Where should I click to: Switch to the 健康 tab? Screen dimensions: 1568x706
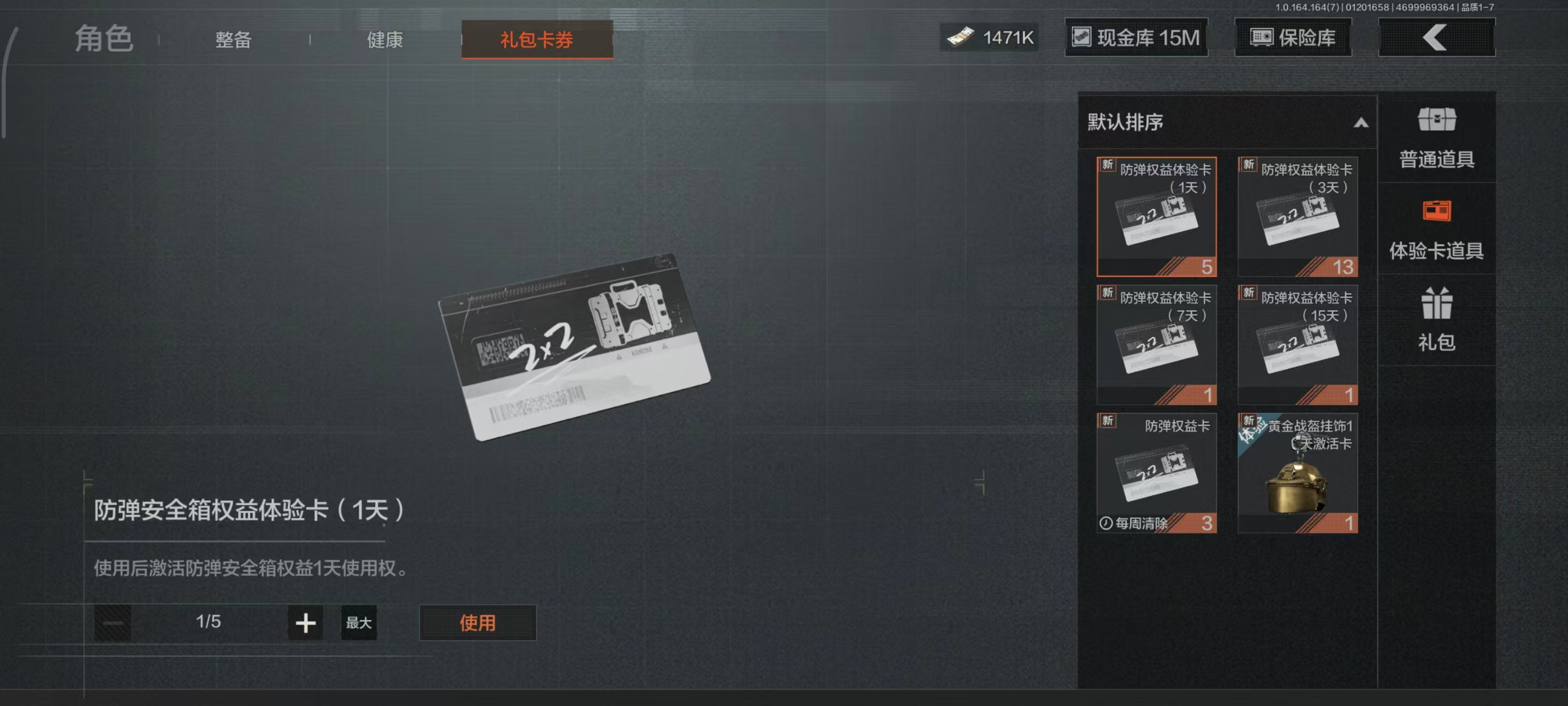tap(385, 39)
